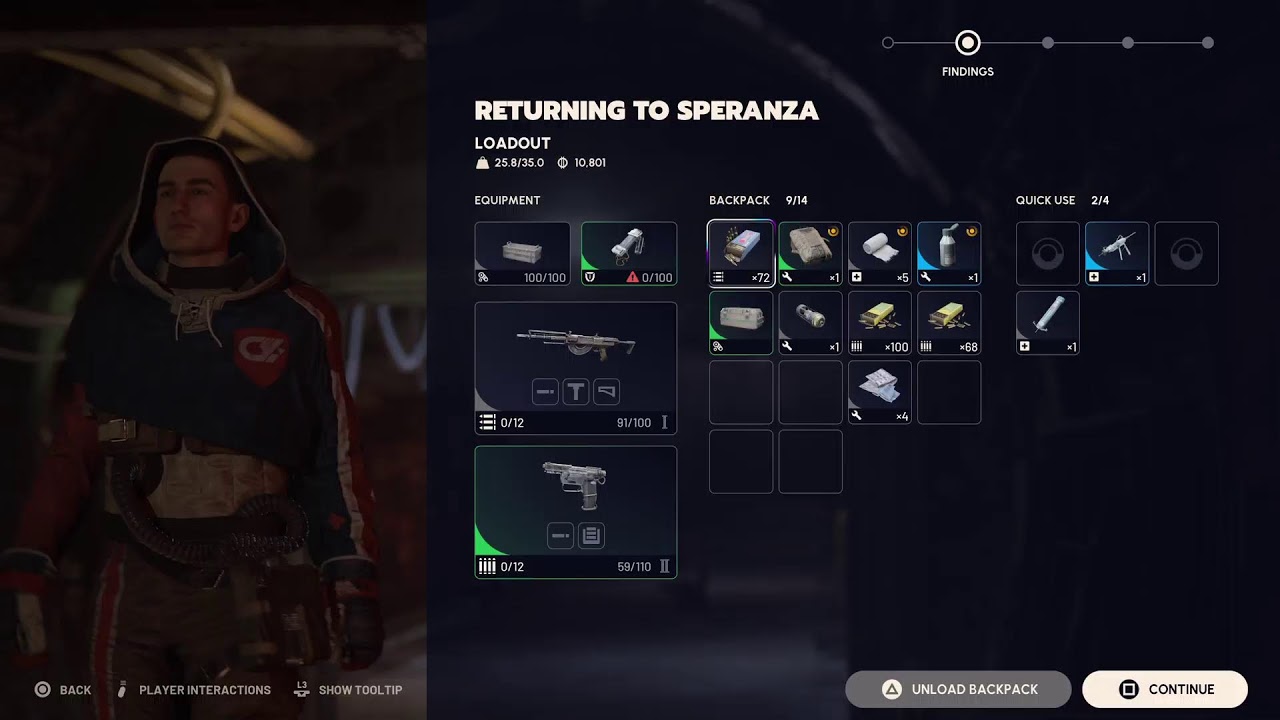Select the ammo box stack of 72

(x=741, y=254)
